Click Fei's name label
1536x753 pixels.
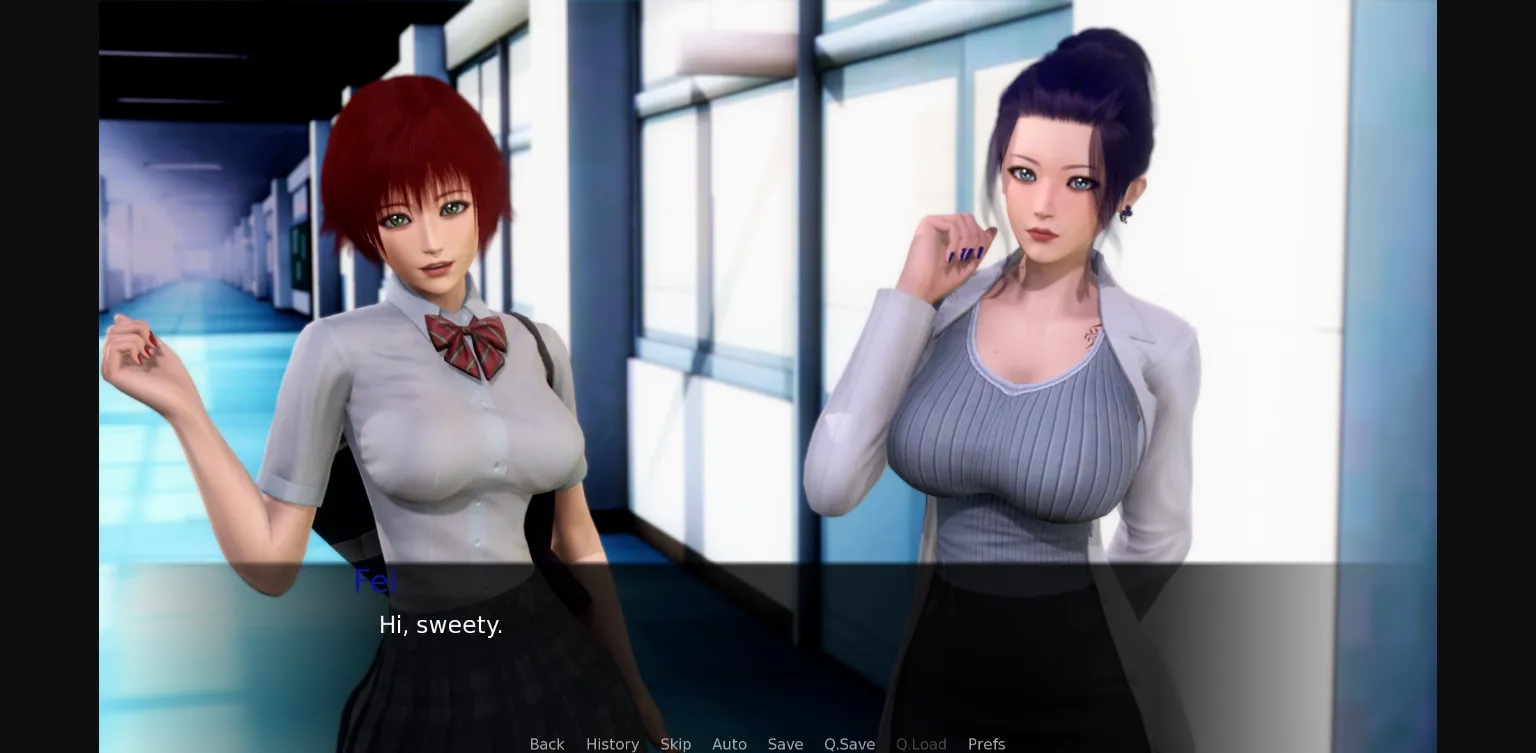375,581
